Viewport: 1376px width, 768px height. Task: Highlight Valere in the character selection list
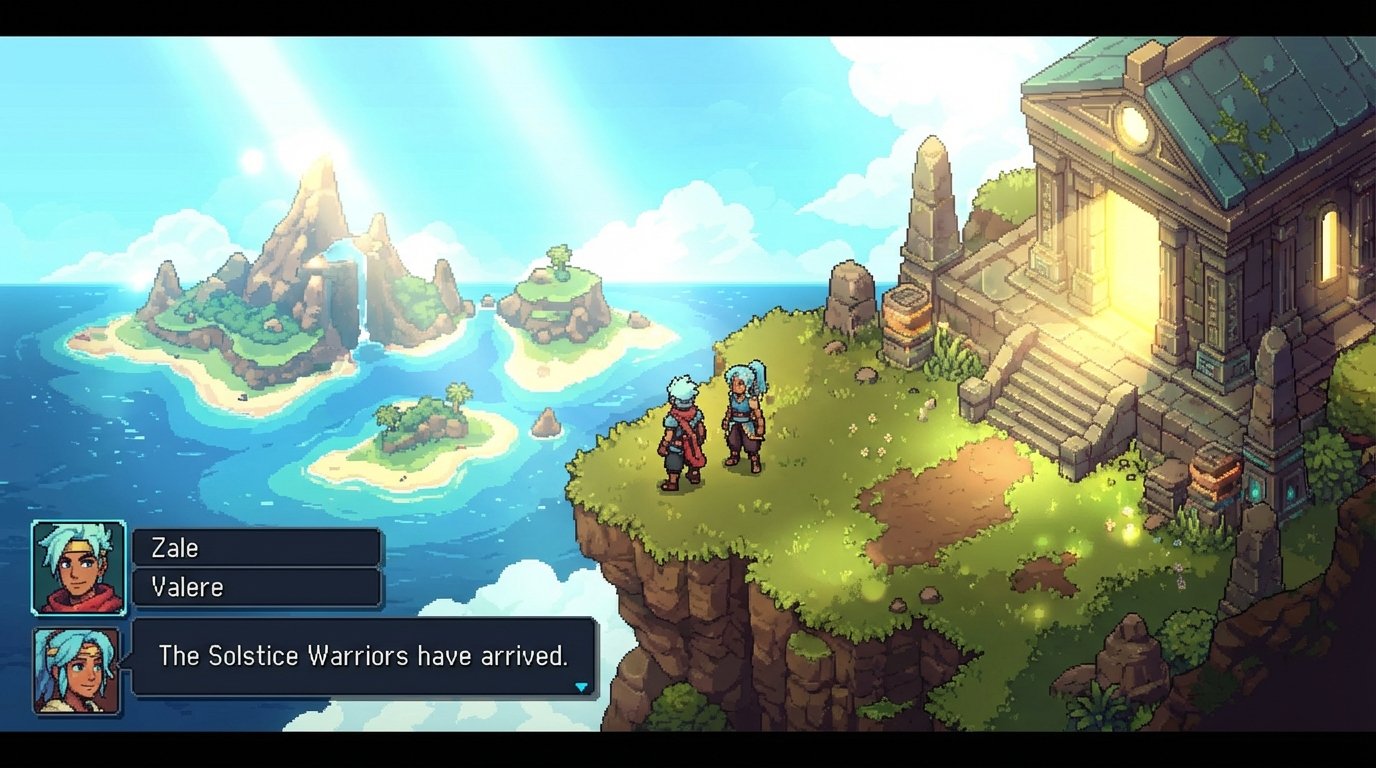tap(255, 587)
